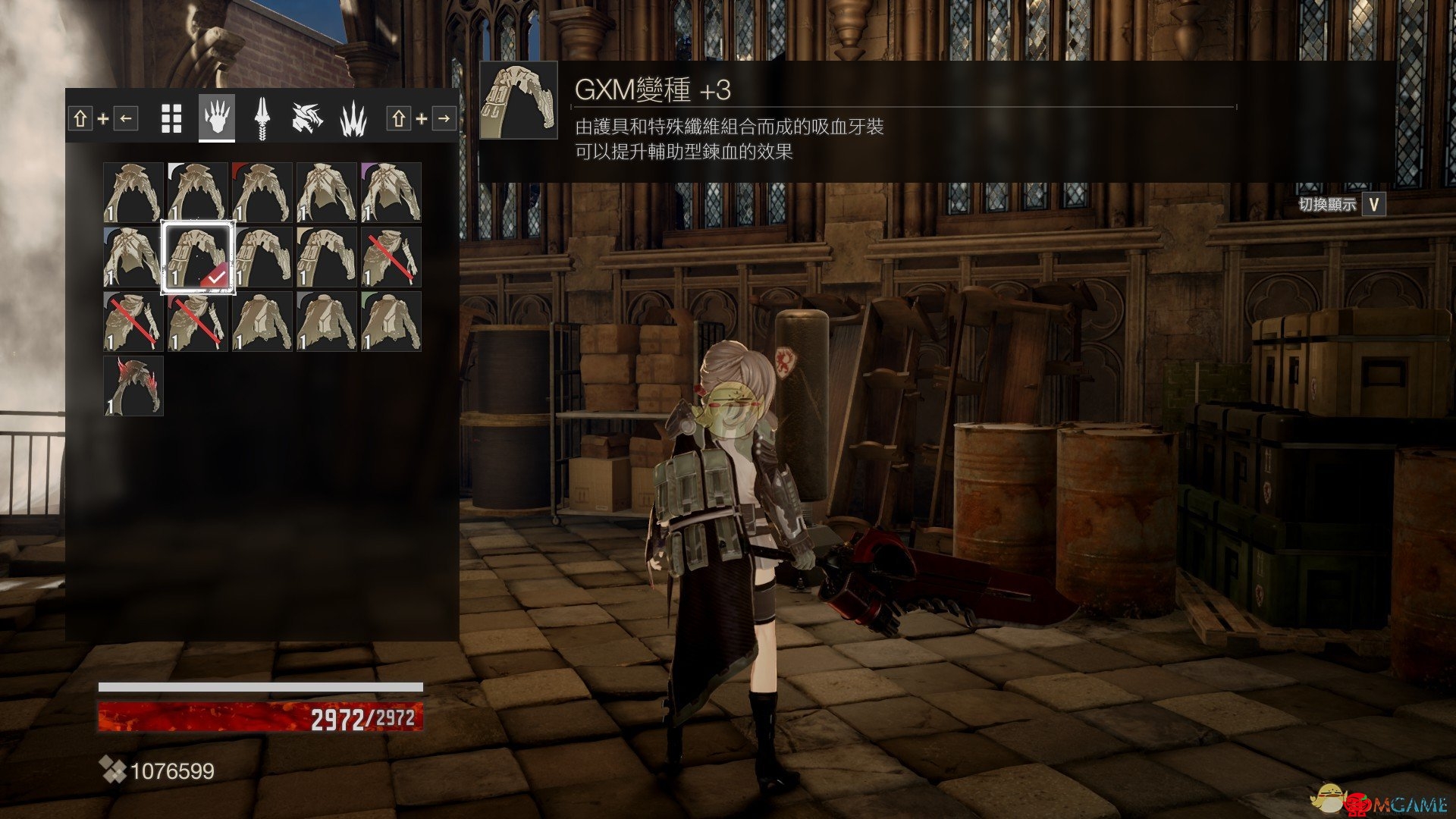Select the ogre claw blood veil tab
Viewport: 1456px width, 819px height.
coord(217,118)
